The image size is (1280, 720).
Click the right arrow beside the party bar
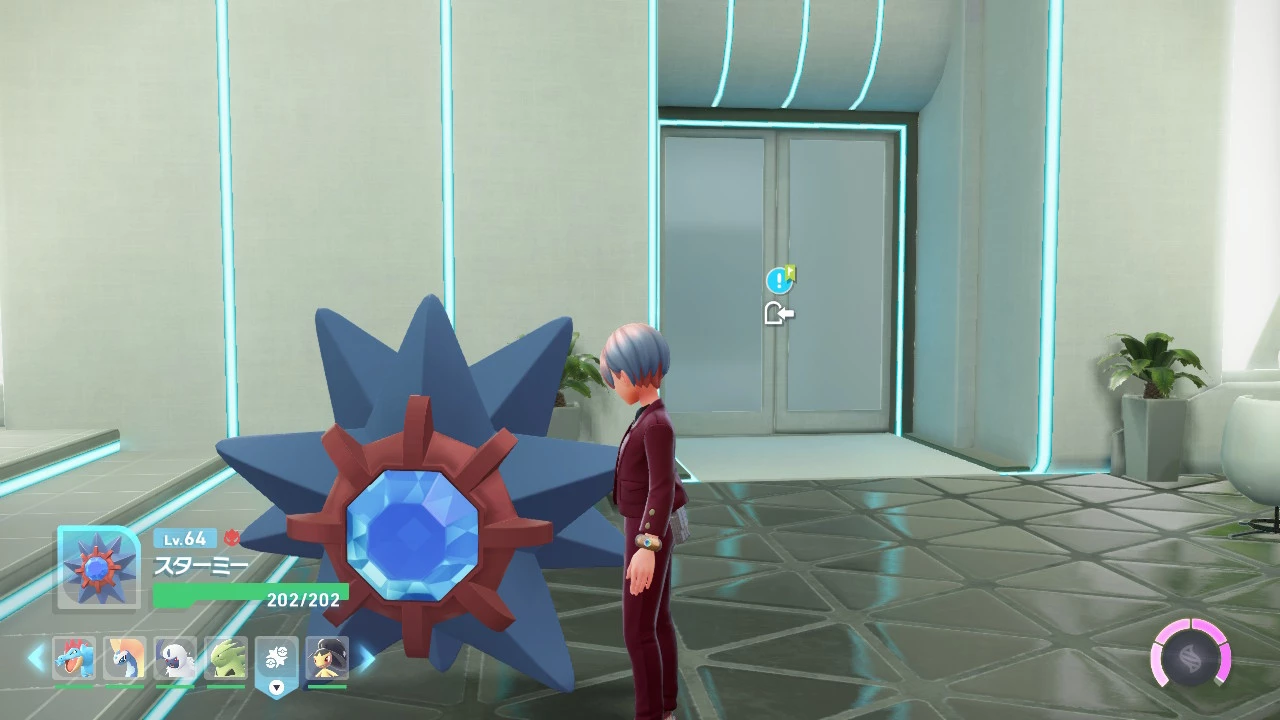366,658
